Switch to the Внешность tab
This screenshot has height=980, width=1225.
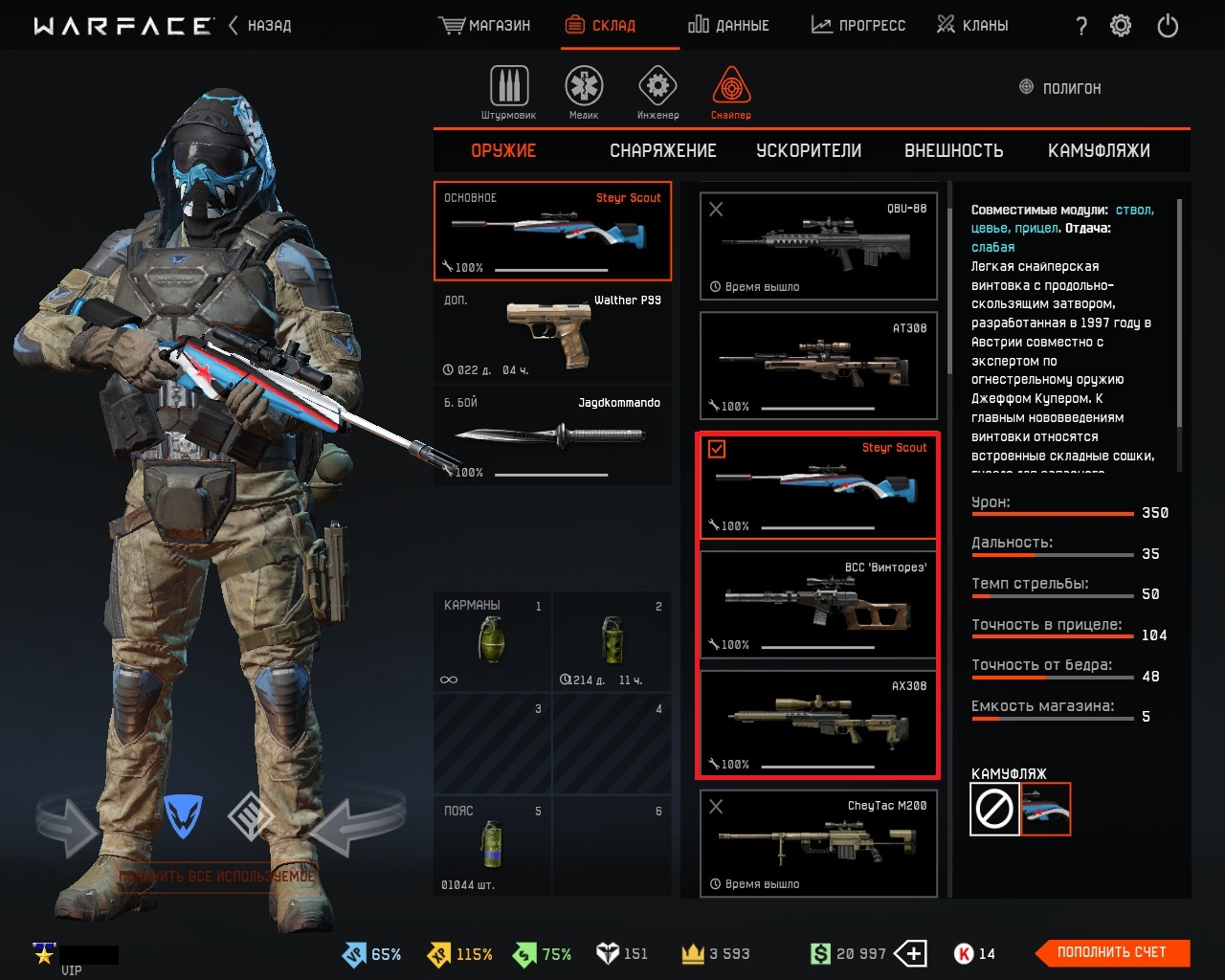coord(953,151)
